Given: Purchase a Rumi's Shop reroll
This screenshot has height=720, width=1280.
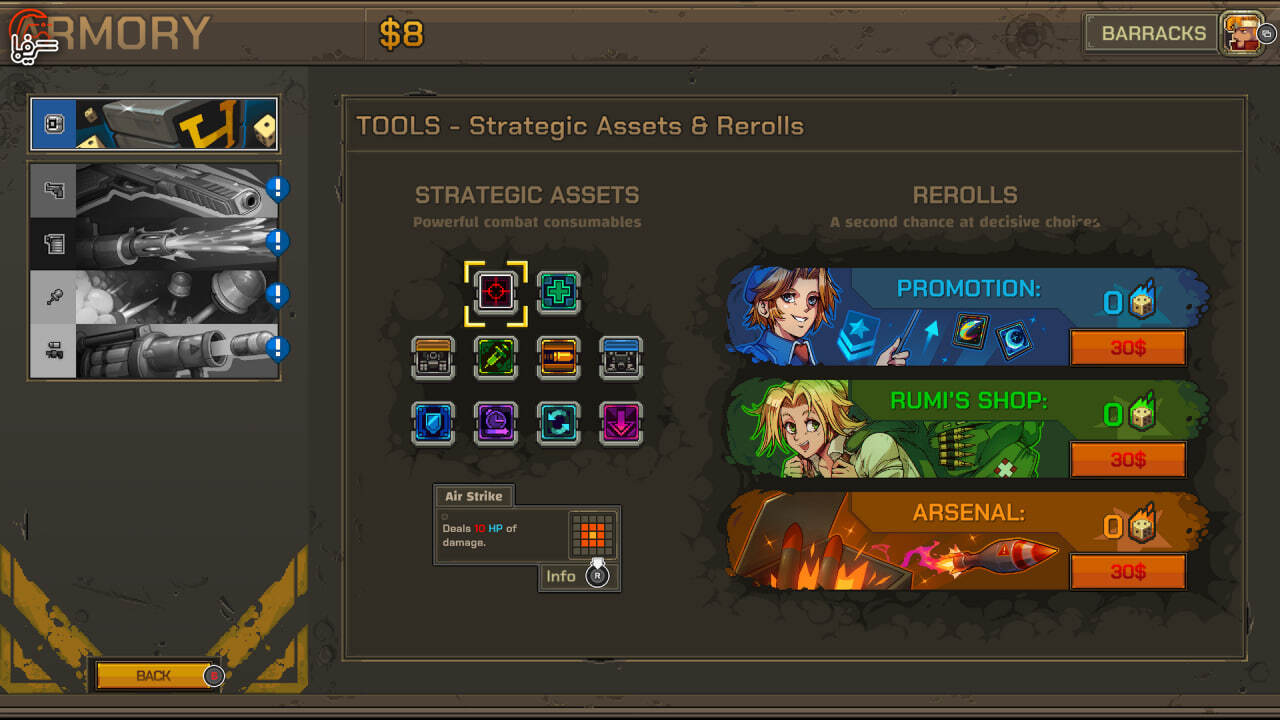Looking at the screenshot, I should pyautogui.click(x=1128, y=460).
